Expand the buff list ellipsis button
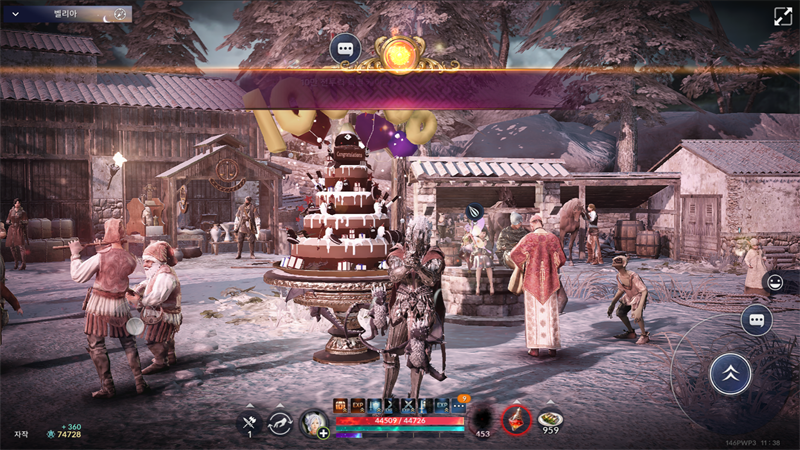Image resolution: width=800 pixels, height=450 pixels. [x=459, y=406]
